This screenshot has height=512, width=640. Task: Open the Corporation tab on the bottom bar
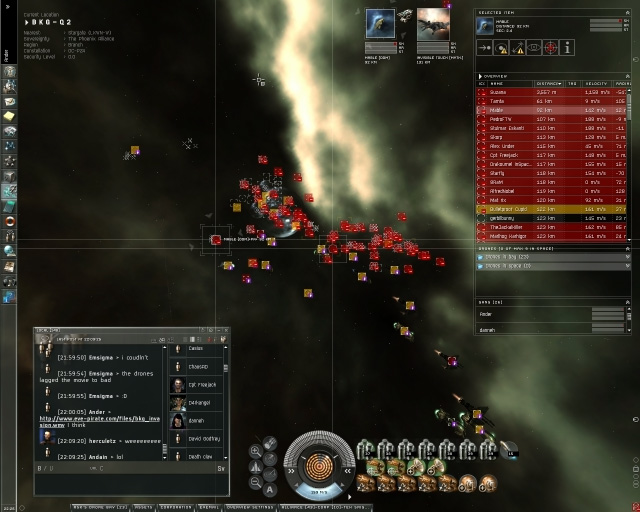pyautogui.click(x=176, y=507)
